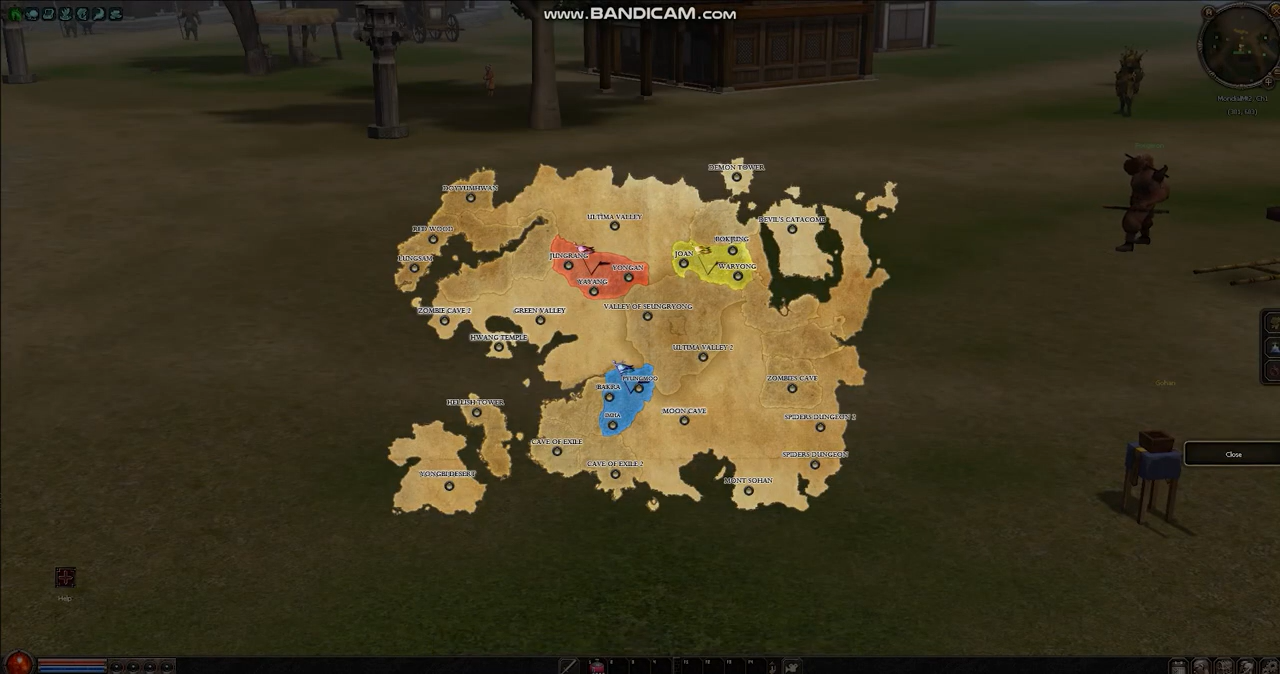Close the world map
The image size is (1280, 674).
point(1233,454)
